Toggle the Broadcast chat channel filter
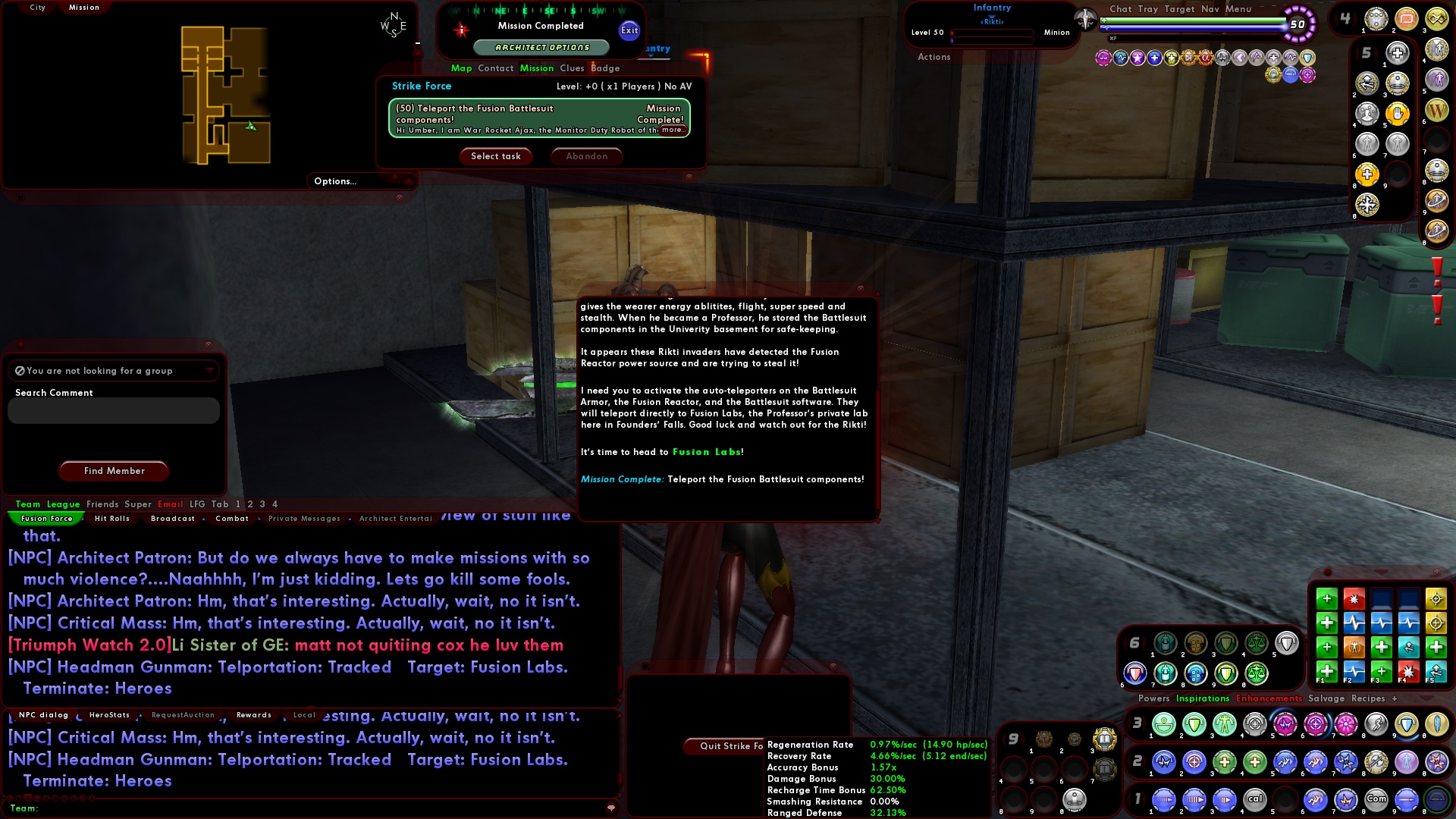Screen dimensions: 1456x819 [x=172, y=519]
